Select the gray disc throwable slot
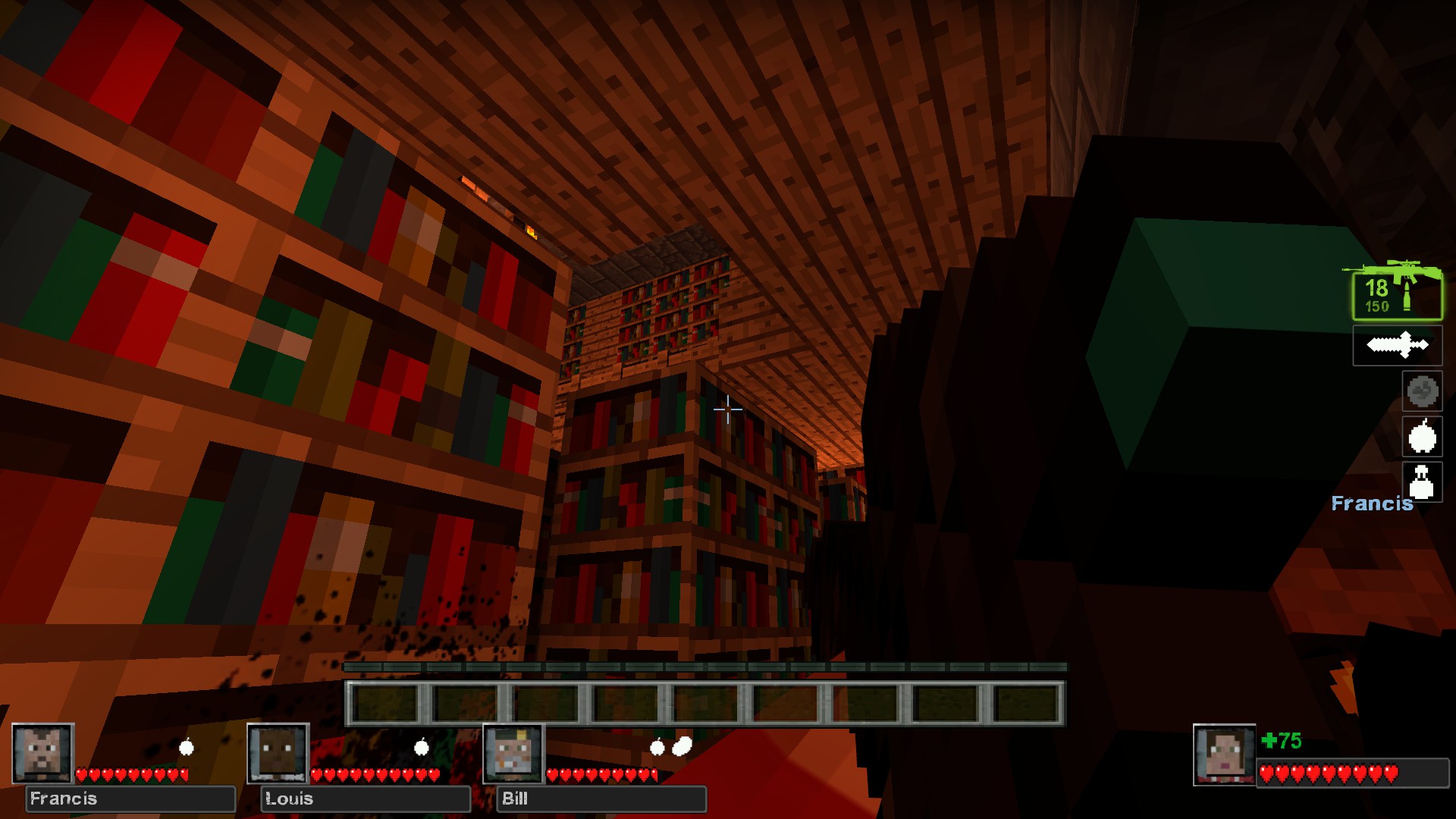Screen dimensions: 1456x819 tap(1422, 391)
